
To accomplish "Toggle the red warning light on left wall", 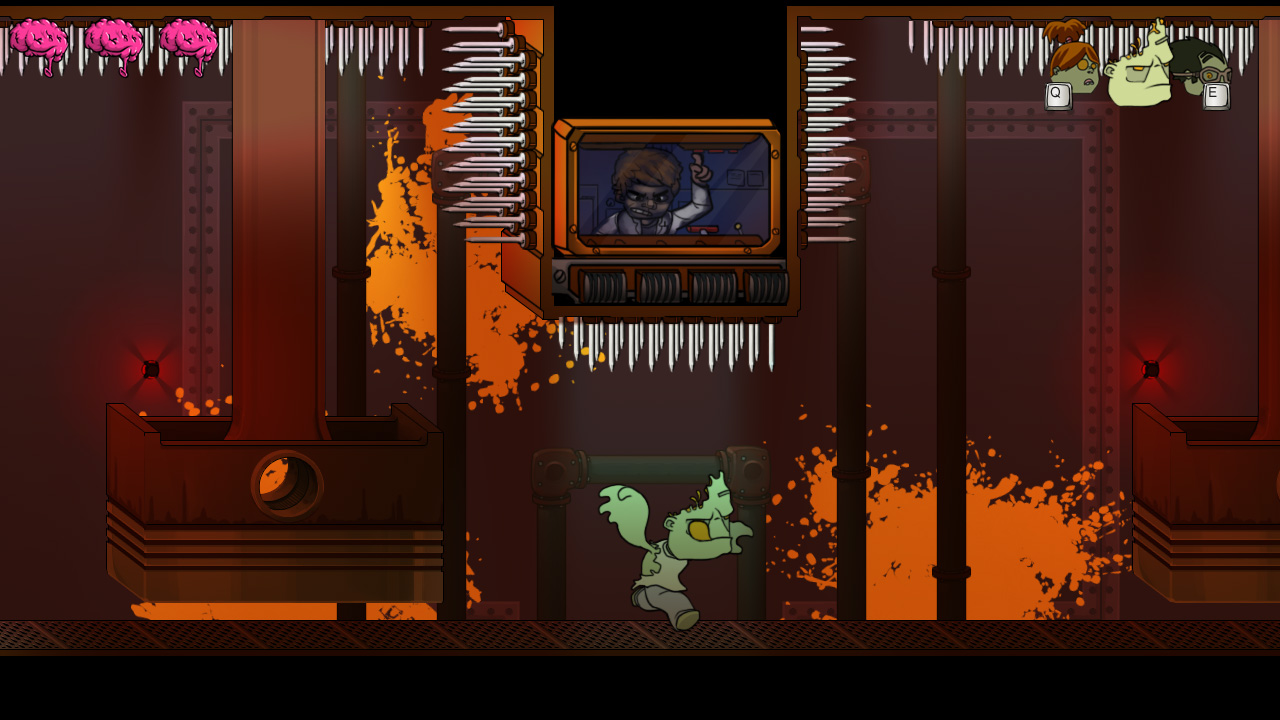I will 152,367.
